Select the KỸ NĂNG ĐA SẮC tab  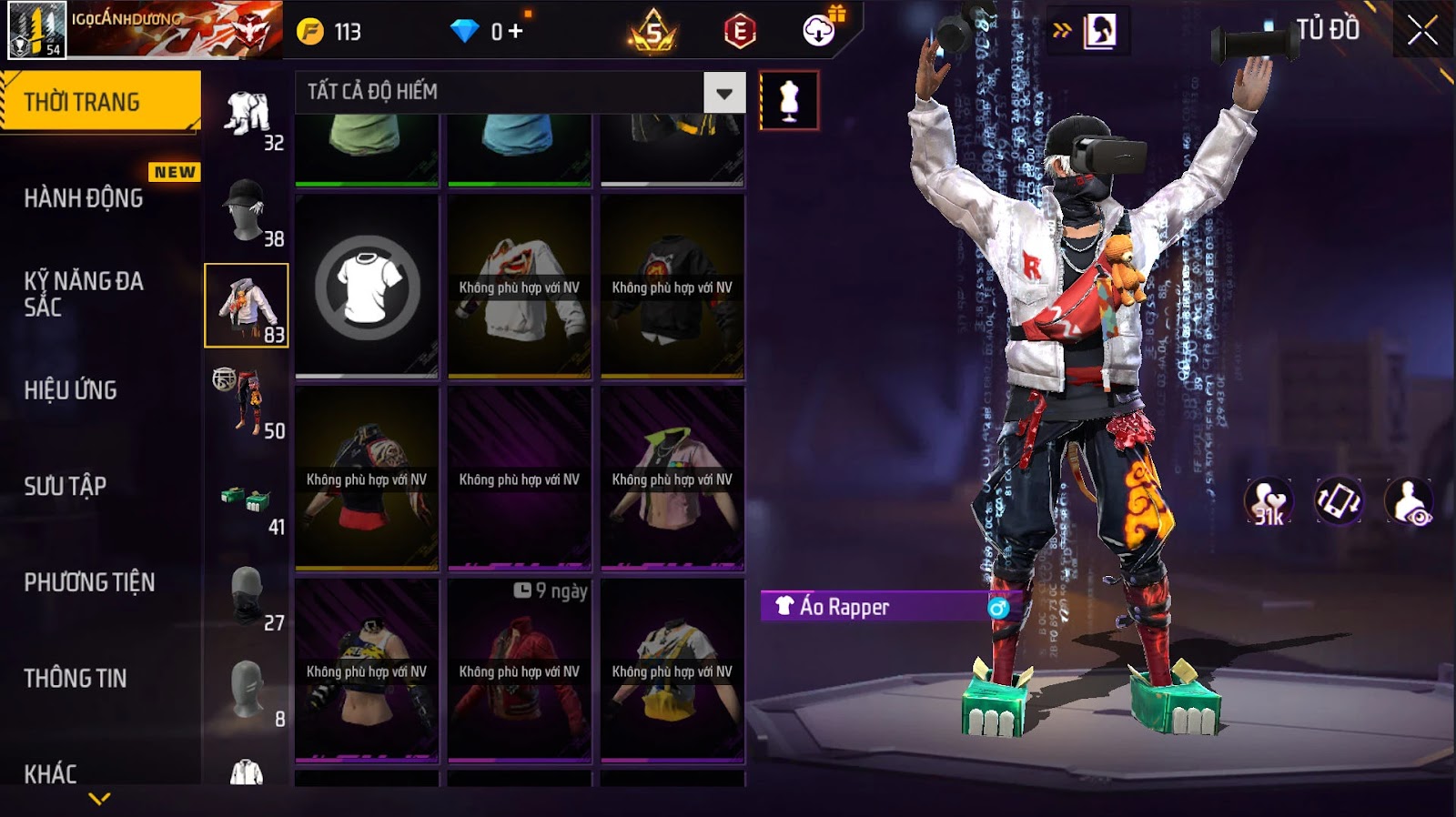(84, 294)
